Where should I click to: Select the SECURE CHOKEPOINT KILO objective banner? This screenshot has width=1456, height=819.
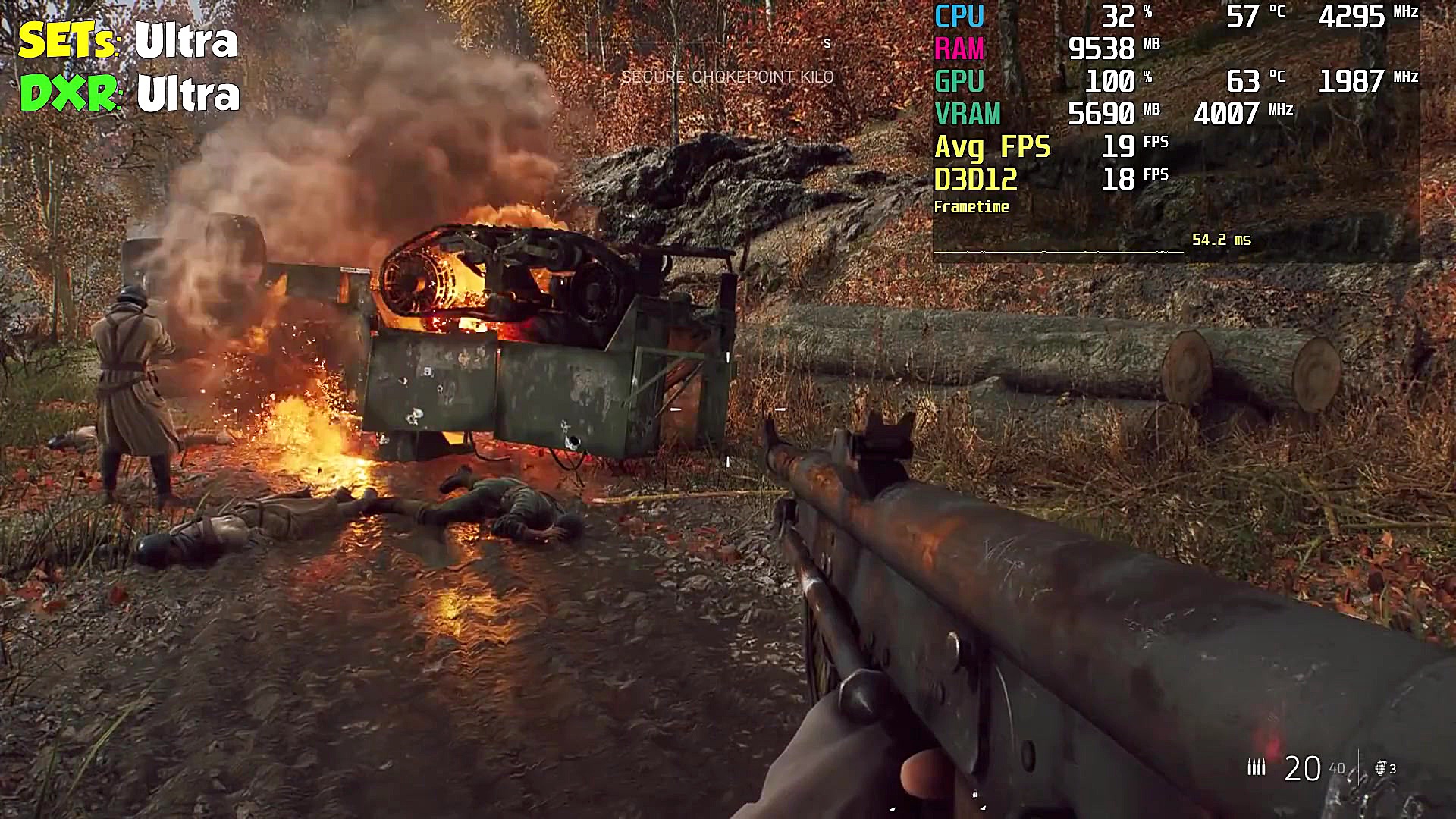pos(728,77)
